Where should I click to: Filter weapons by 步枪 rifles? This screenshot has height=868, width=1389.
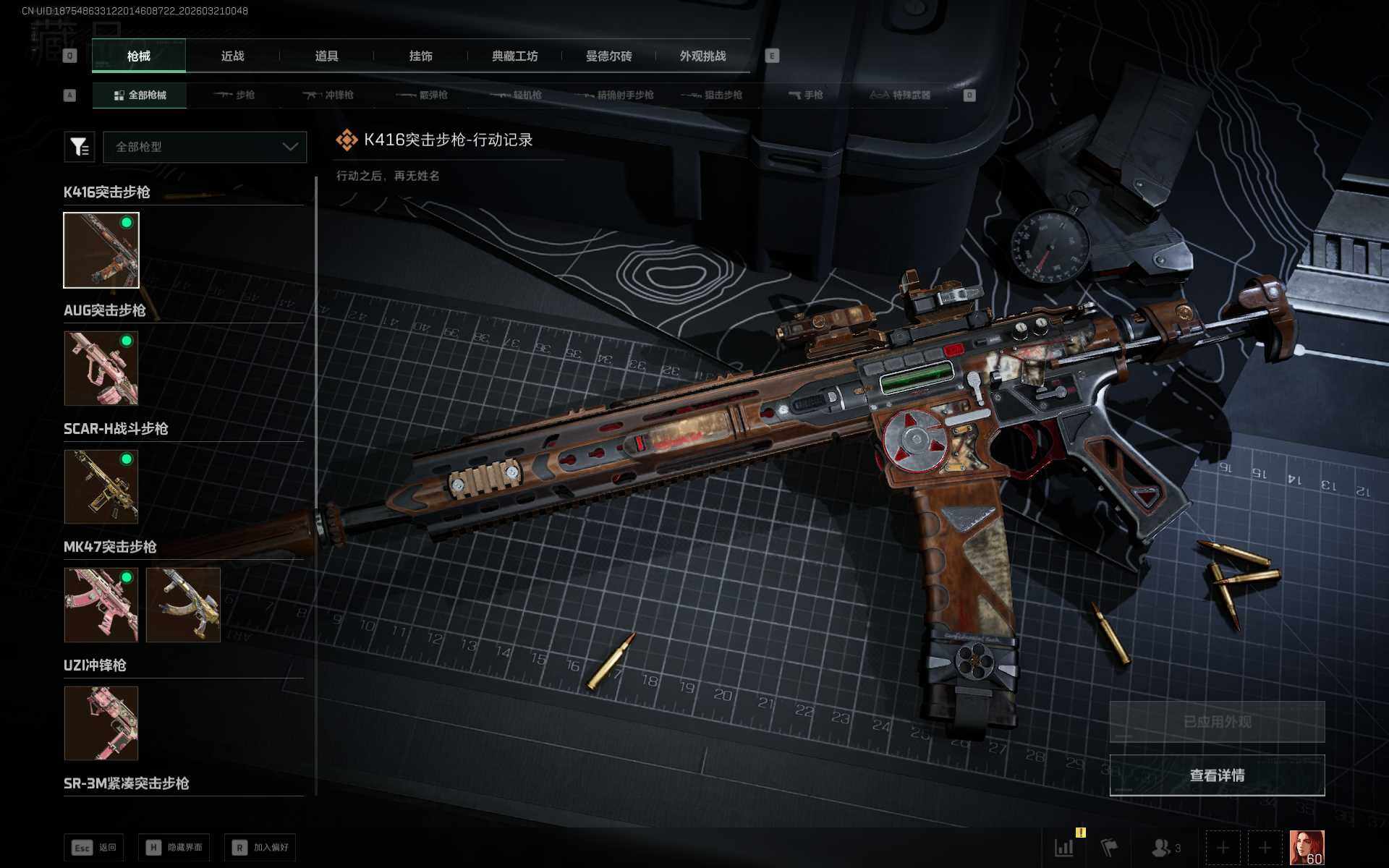click(x=234, y=95)
